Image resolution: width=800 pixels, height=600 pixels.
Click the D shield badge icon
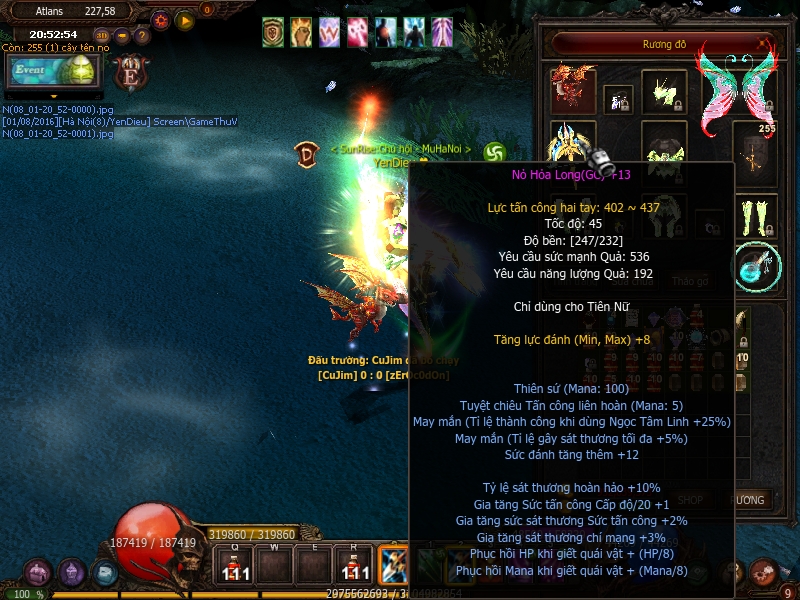pos(306,153)
